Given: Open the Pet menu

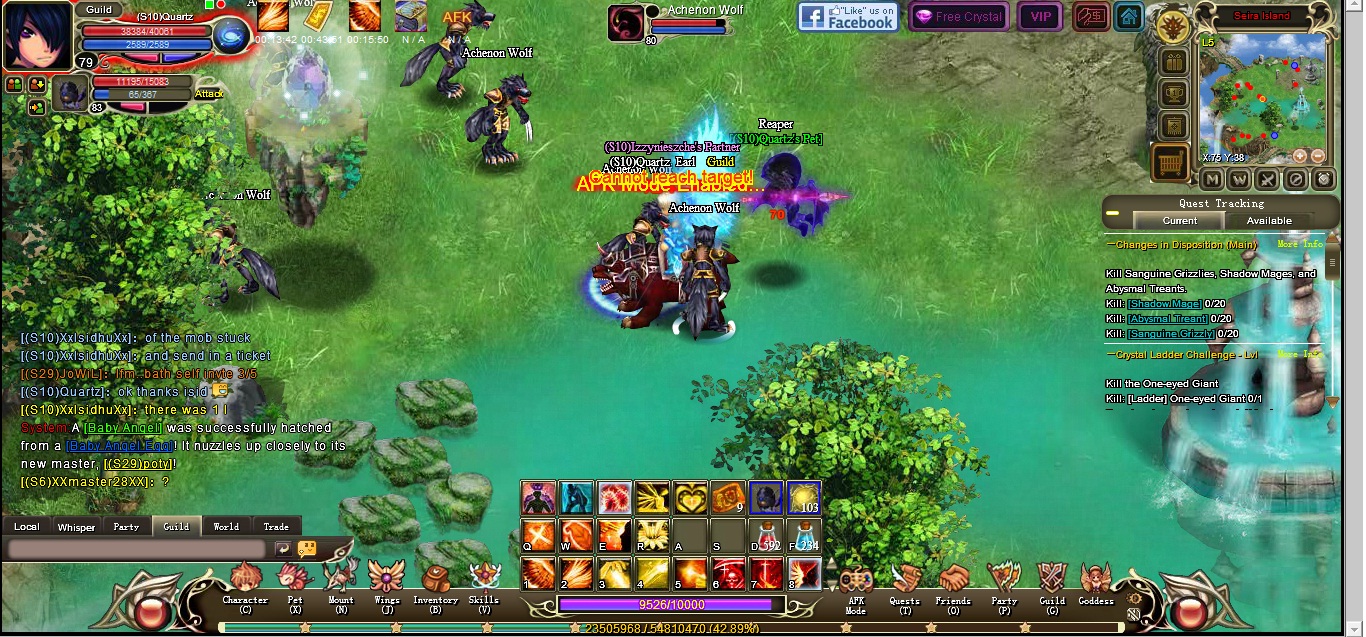Looking at the screenshot, I should (295, 581).
